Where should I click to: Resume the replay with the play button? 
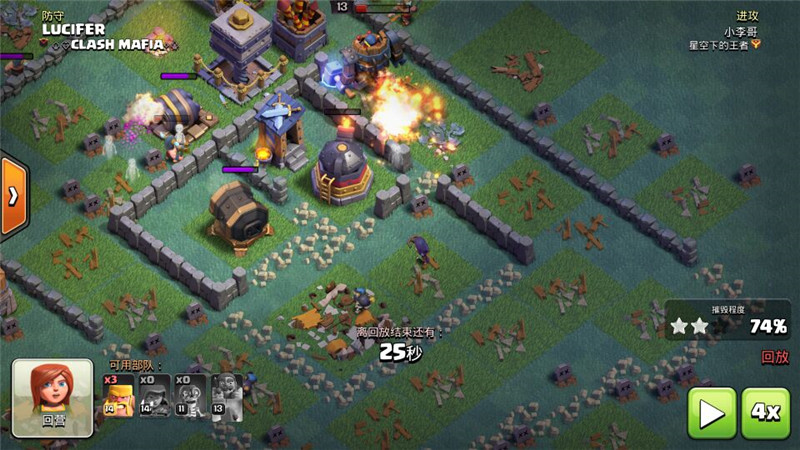711,412
